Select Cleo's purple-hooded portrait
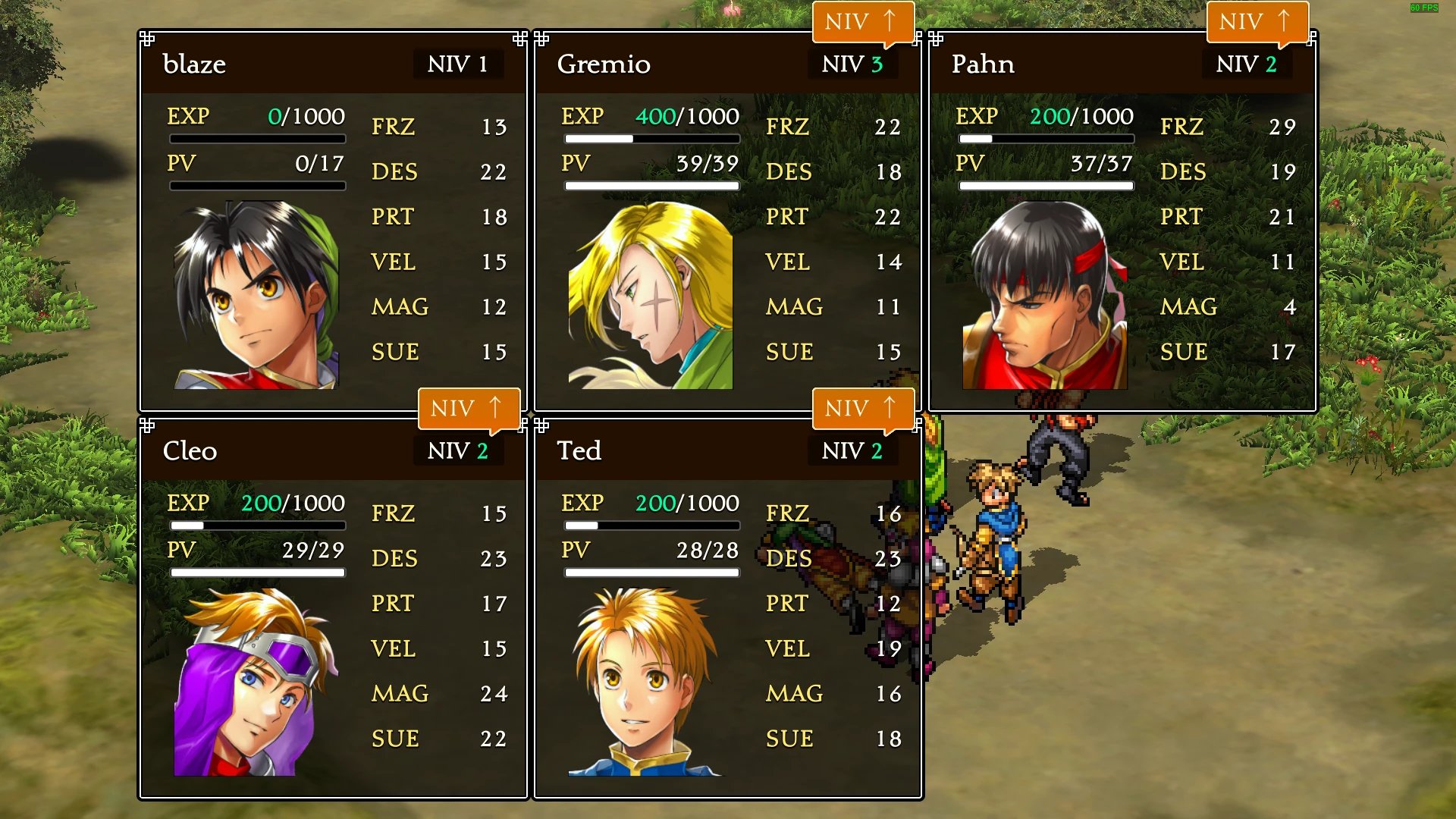Screen dimensions: 1456x819 (x=256, y=682)
